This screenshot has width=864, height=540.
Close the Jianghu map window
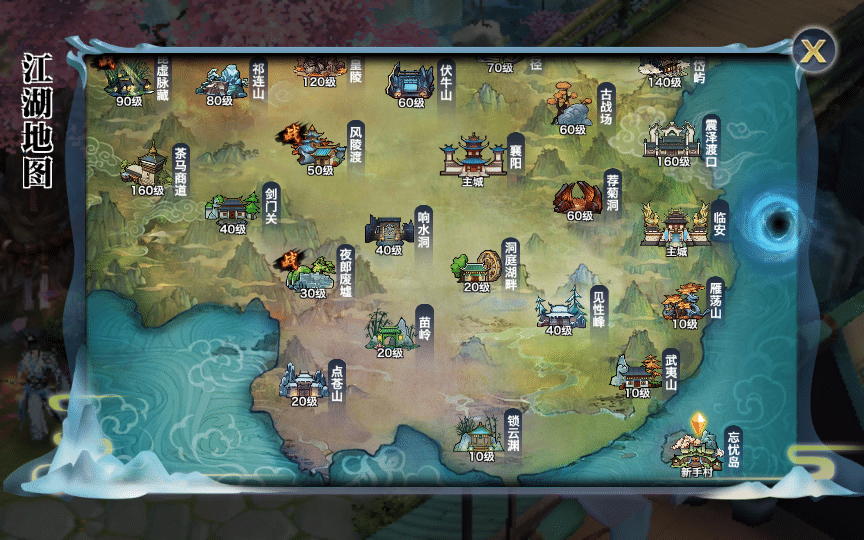815,48
